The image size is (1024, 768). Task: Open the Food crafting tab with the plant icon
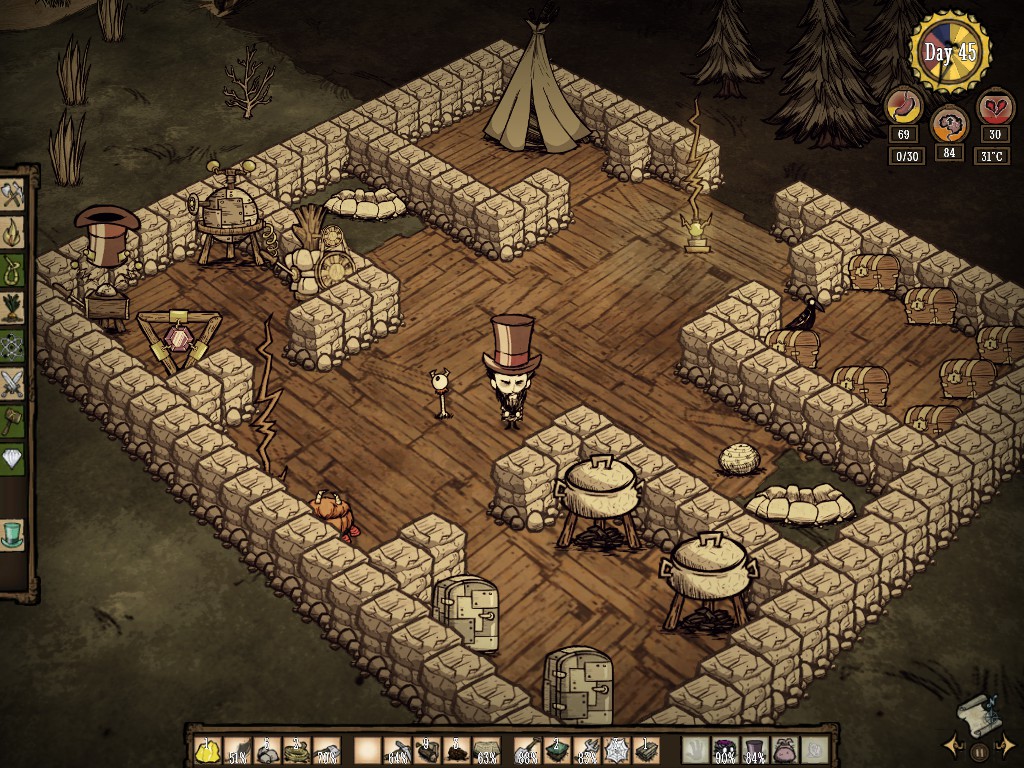click(13, 306)
